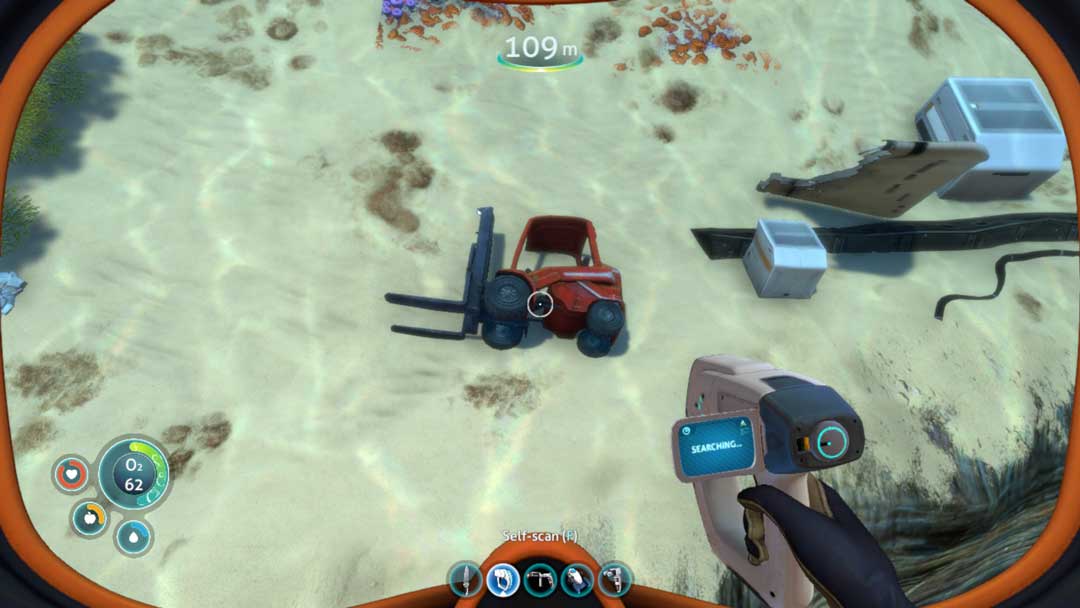
Task: Select the highlighted scanner hotbar slot
Action: coord(503,579)
